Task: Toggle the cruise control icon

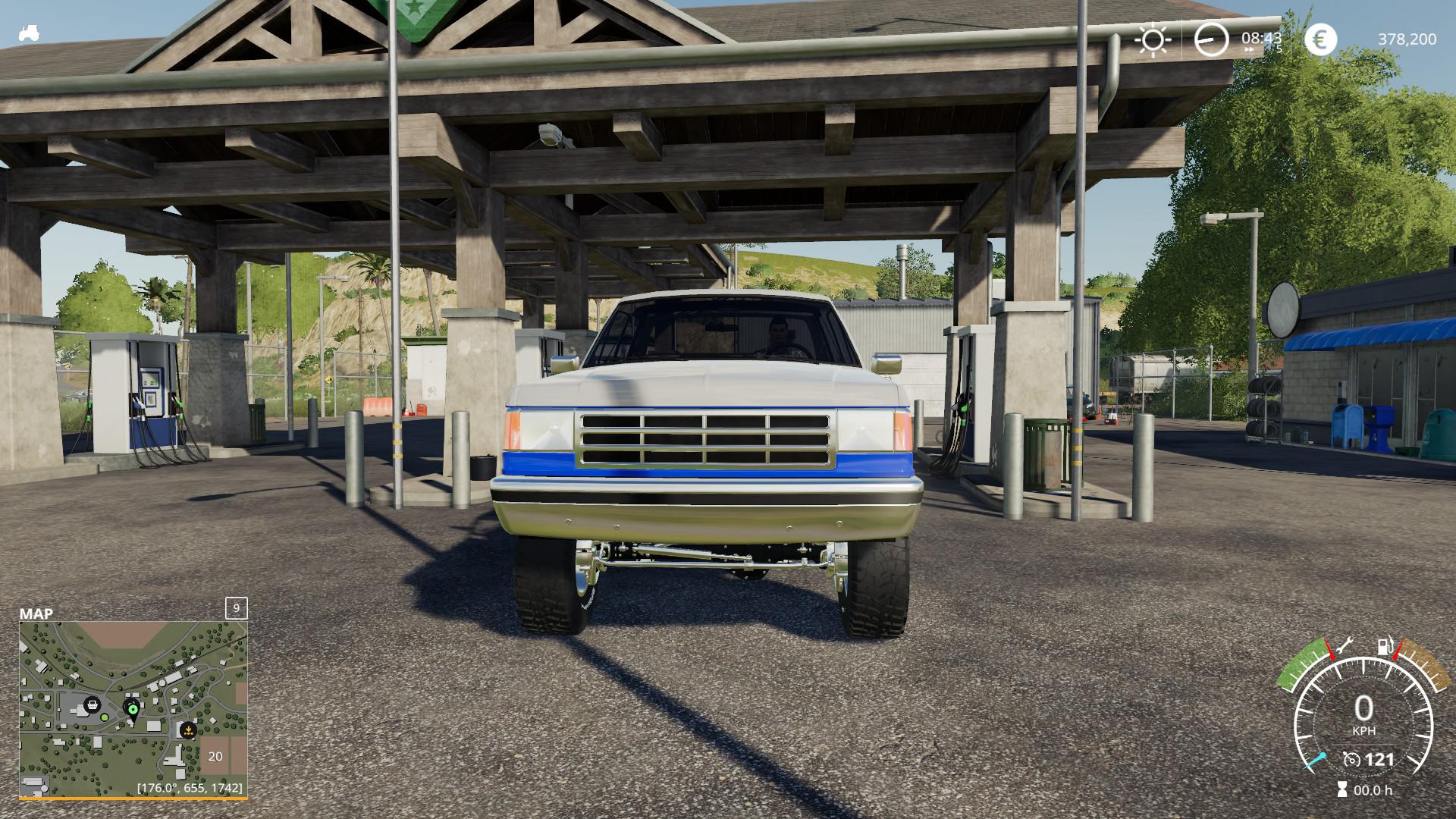Action: pos(1351,759)
